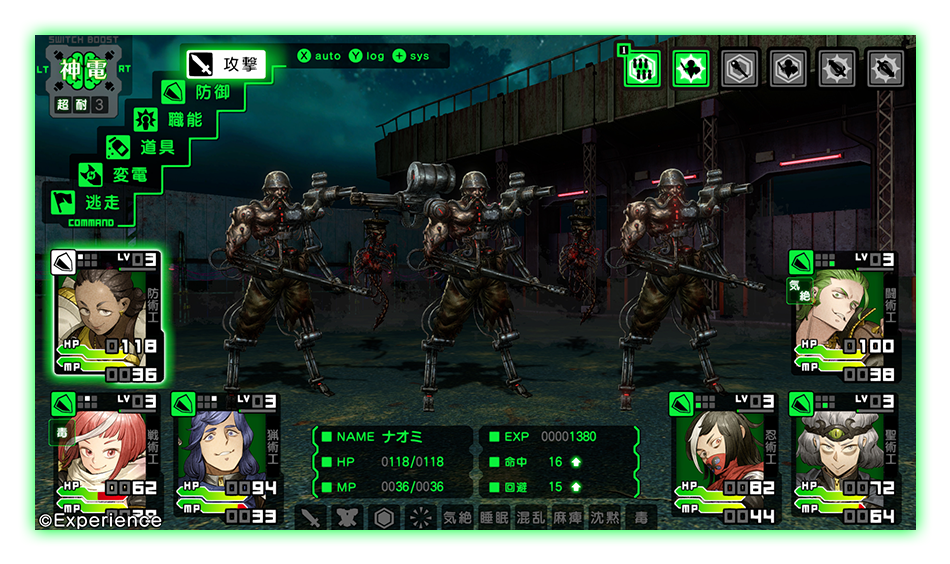Choose the masked 忍術工 party portrait
This screenshot has width=950, height=564.
tap(723, 456)
